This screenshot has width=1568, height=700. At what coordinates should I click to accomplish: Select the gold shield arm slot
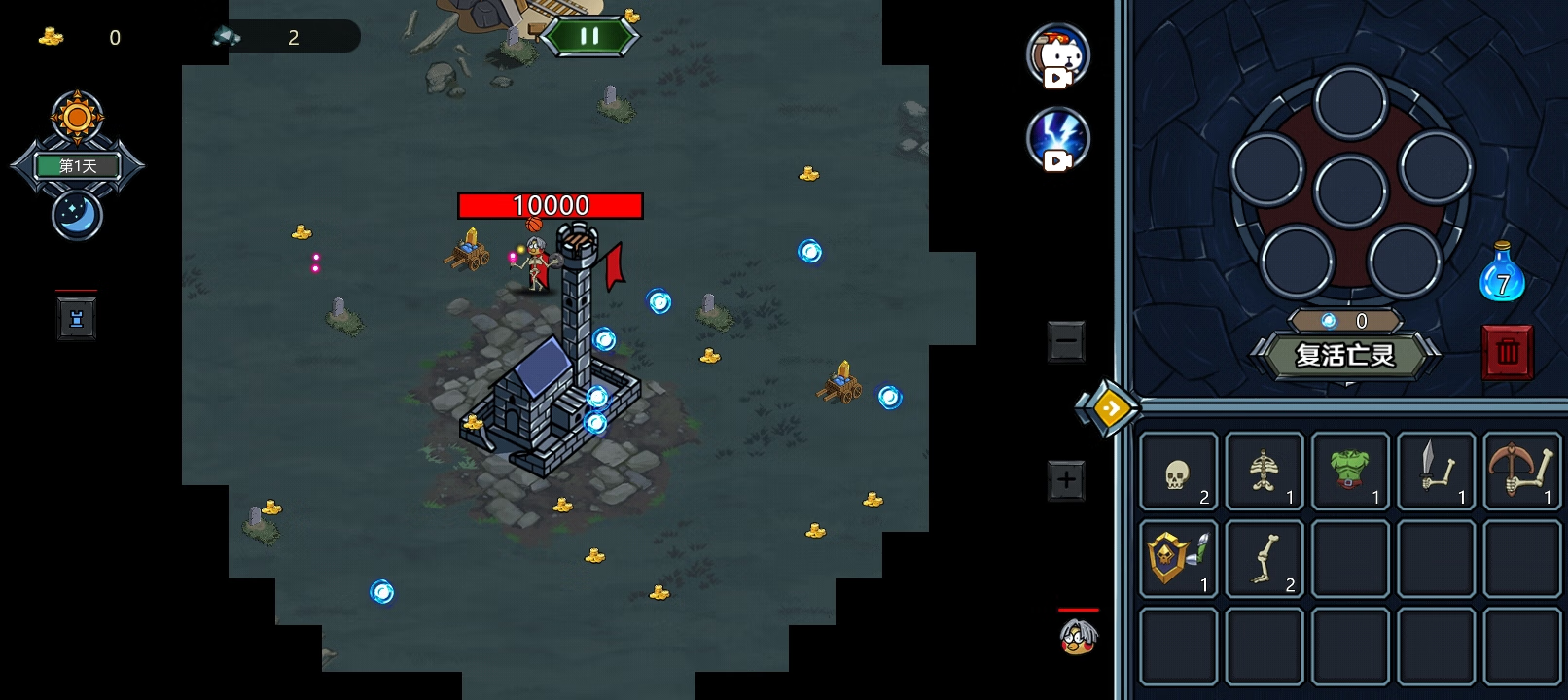pos(1179,559)
